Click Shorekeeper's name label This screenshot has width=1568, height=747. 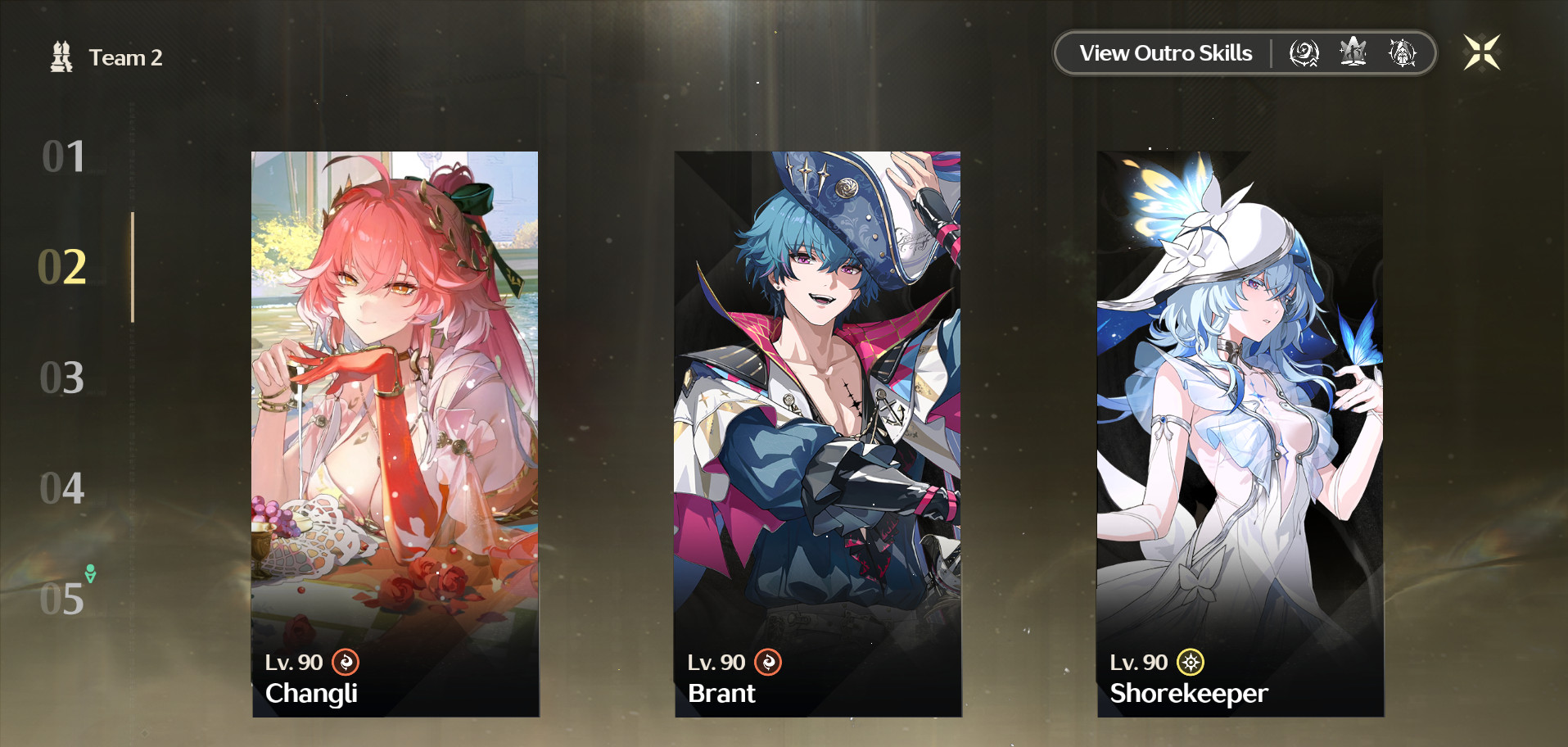coord(1188,694)
